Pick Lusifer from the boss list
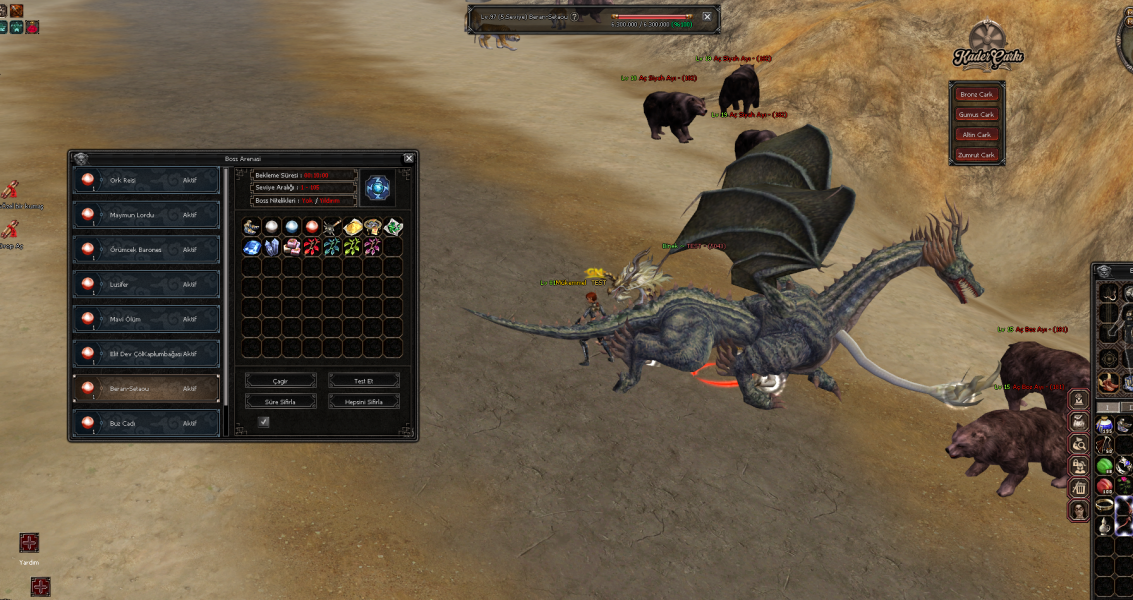Viewport: 1133px width, 600px height. click(x=146, y=284)
